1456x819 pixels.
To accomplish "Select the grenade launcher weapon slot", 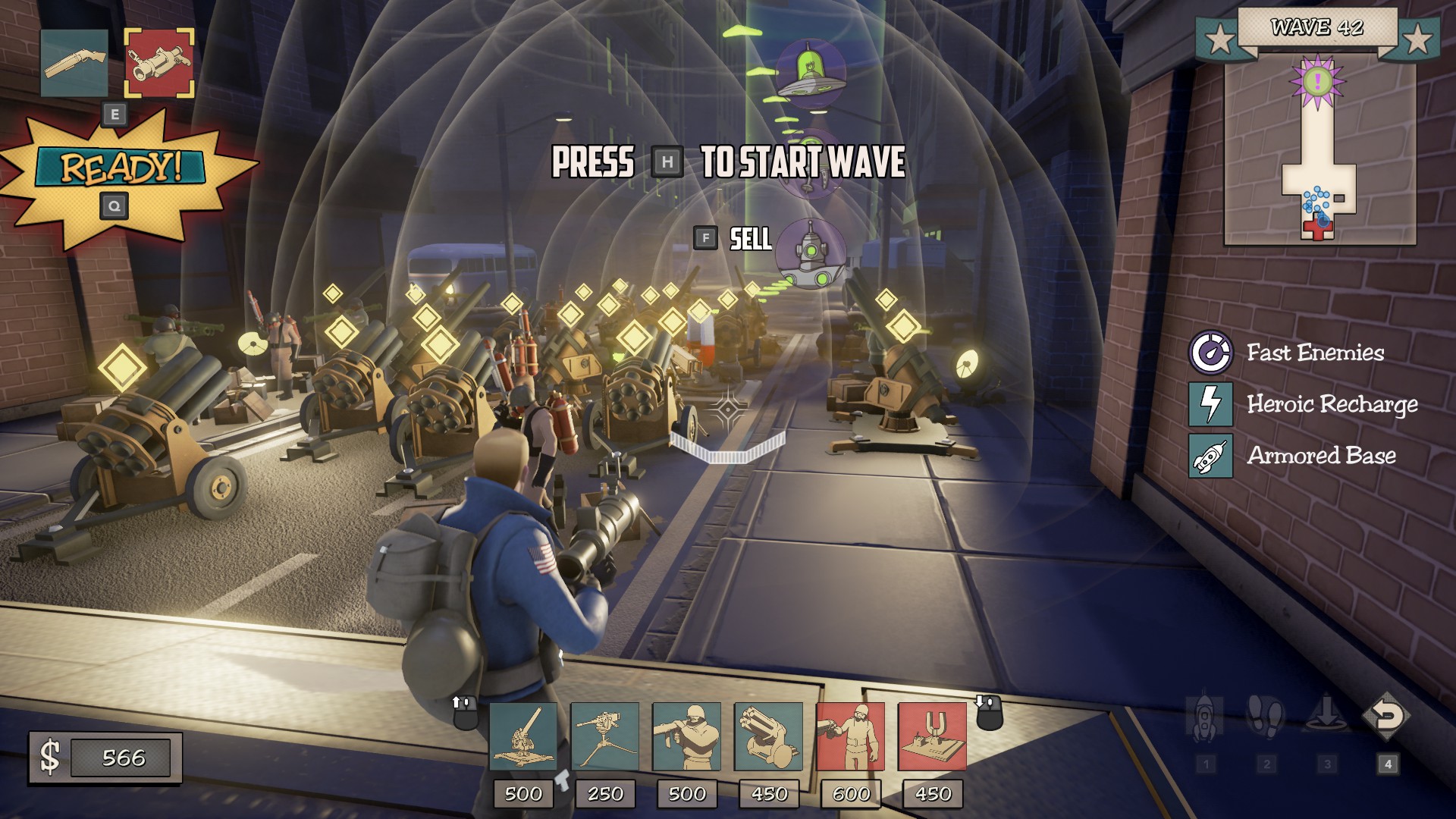I will [x=158, y=64].
